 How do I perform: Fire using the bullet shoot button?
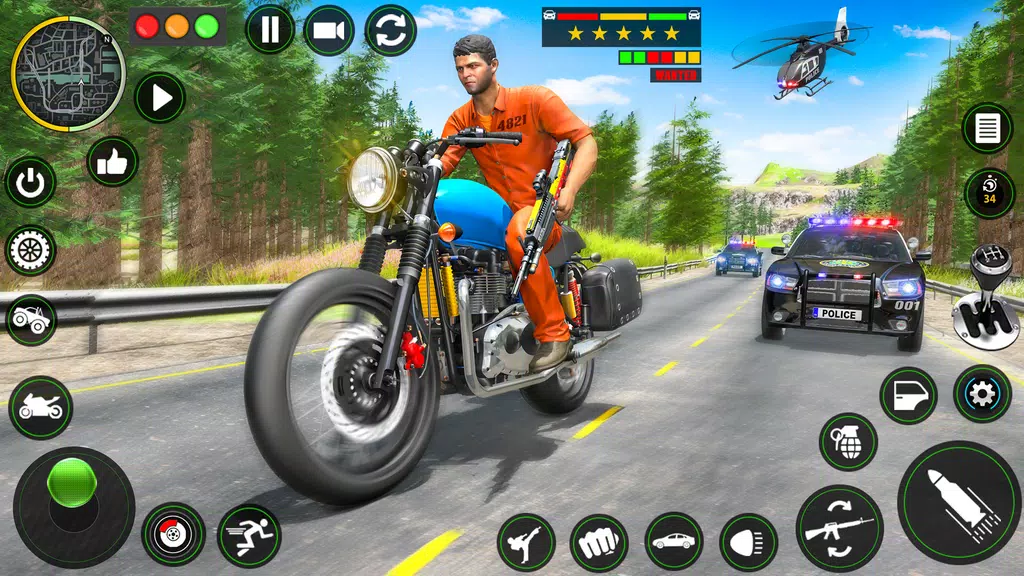958,502
